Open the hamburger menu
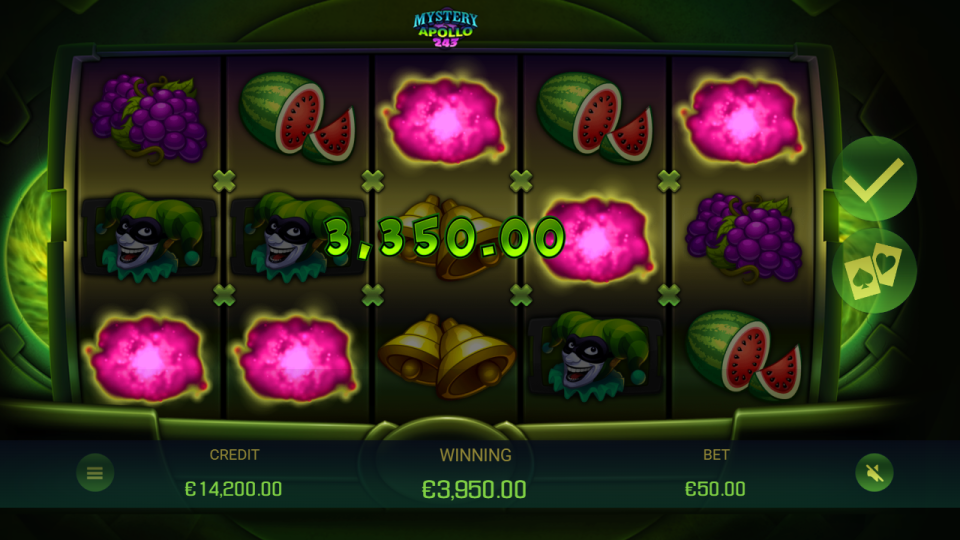The width and height of the screenshot is (960, 540). pyautogui.click(x=95, y=473)
